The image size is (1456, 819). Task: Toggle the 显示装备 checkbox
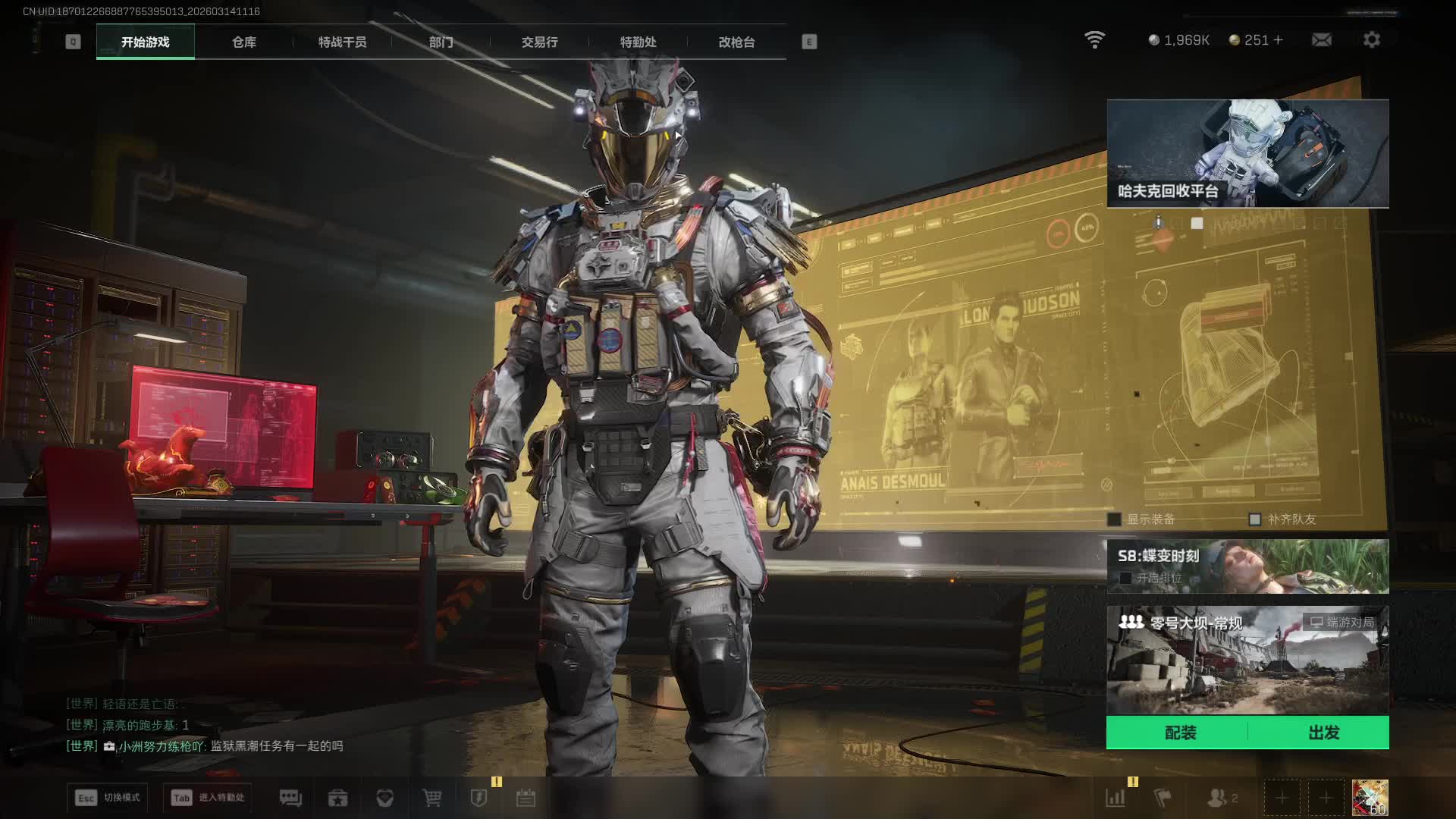(1114, 519)
